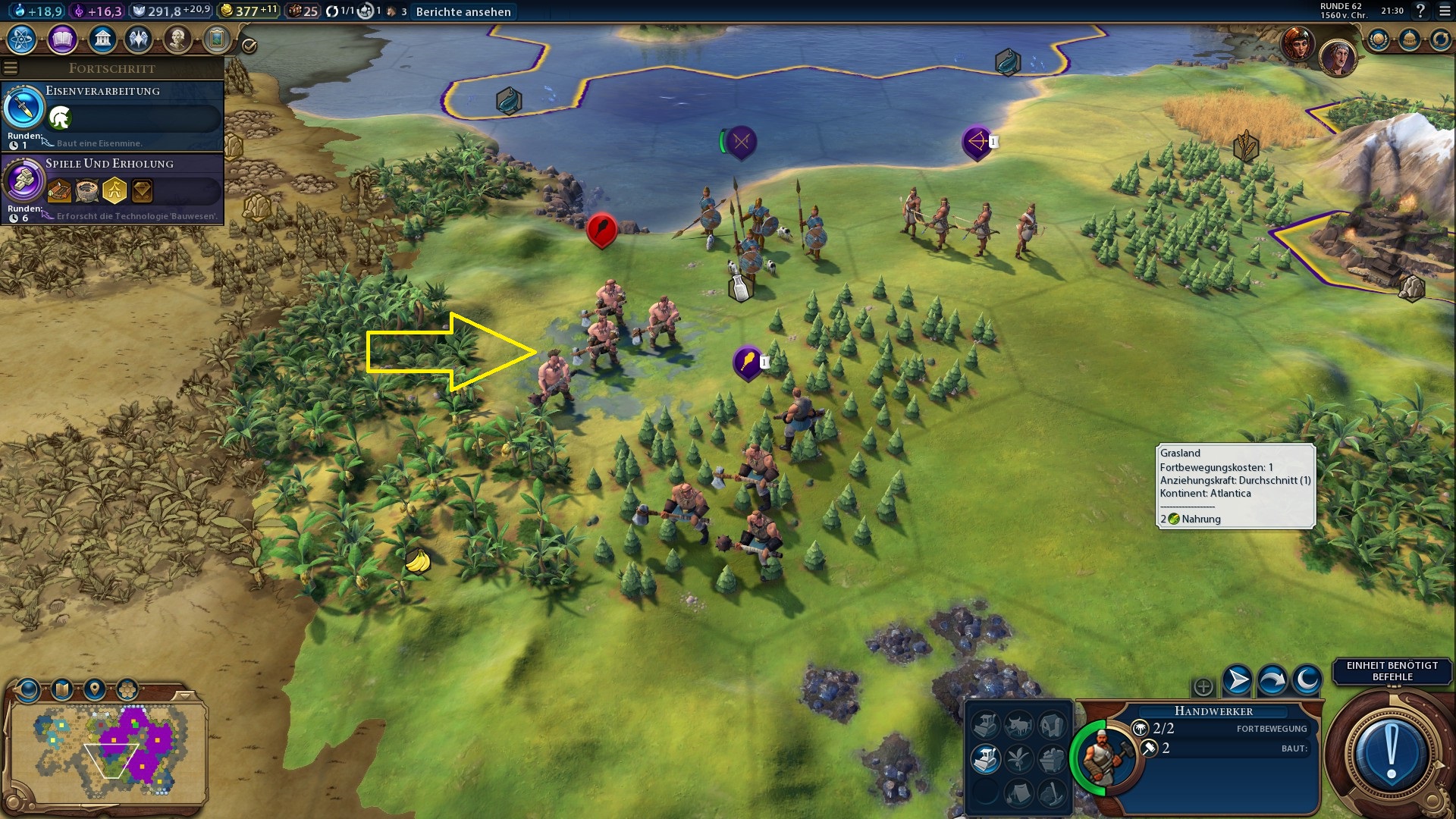The height and width of the screenshot is (819, 1456).
Task: Open the help question mark
Action: tap(1420, 11)
